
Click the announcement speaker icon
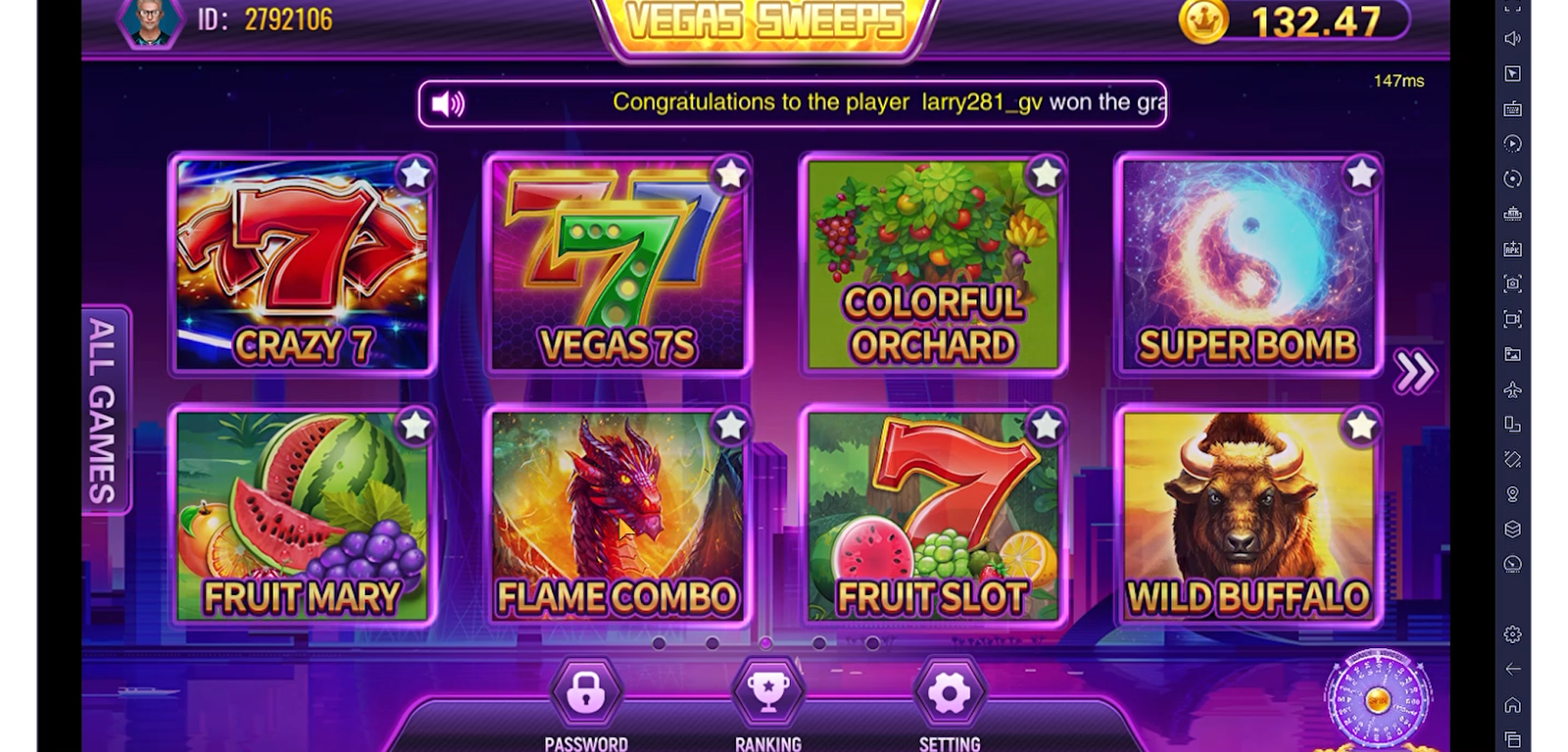pos(448,104)
